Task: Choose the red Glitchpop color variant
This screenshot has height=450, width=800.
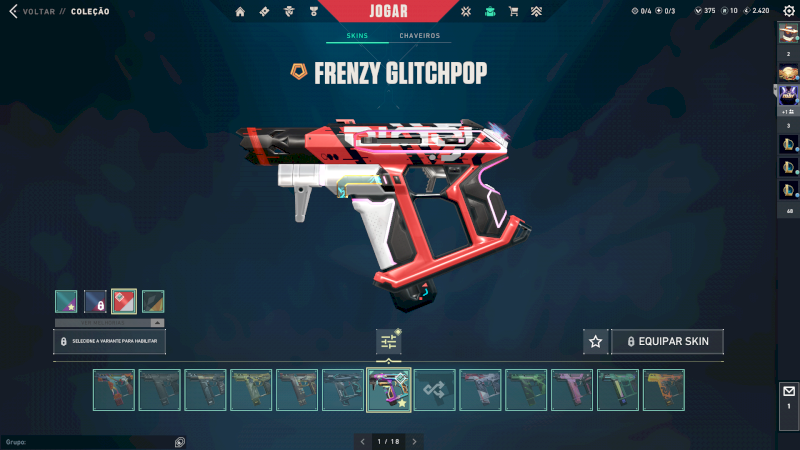Action: [x=124, y=301]
